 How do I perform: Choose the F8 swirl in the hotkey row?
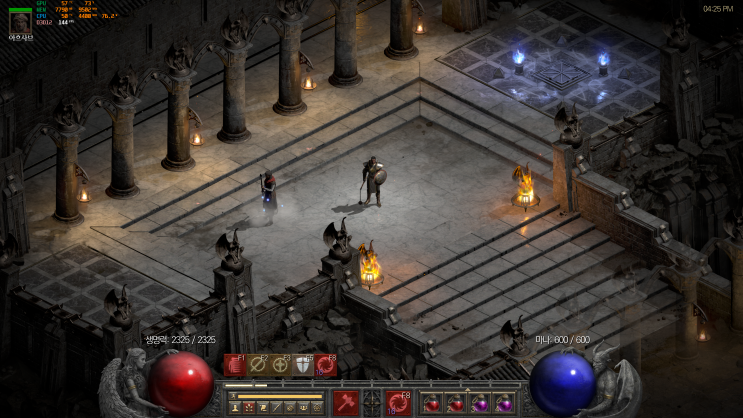point(327,366)
